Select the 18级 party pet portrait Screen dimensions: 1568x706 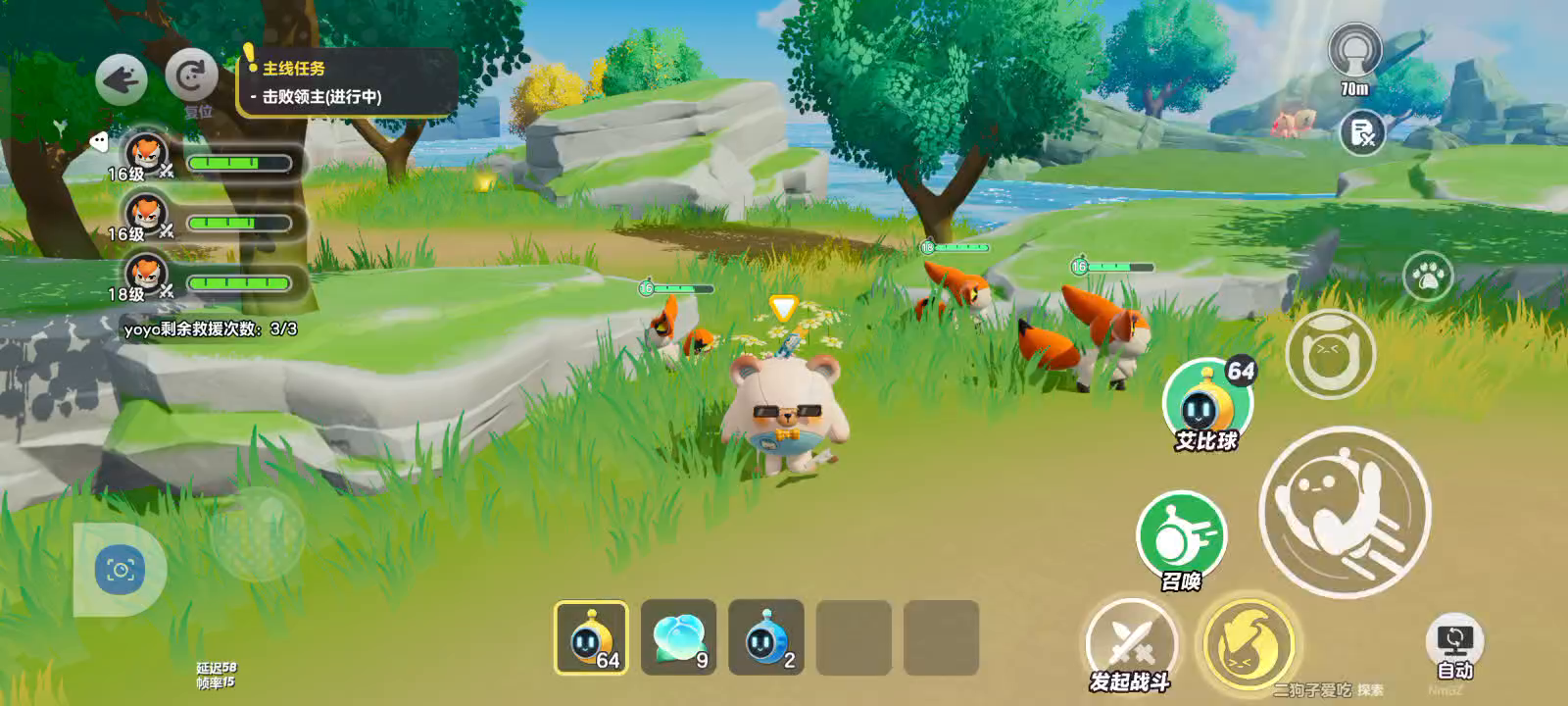pyautogui.click(x=147, y=275)
